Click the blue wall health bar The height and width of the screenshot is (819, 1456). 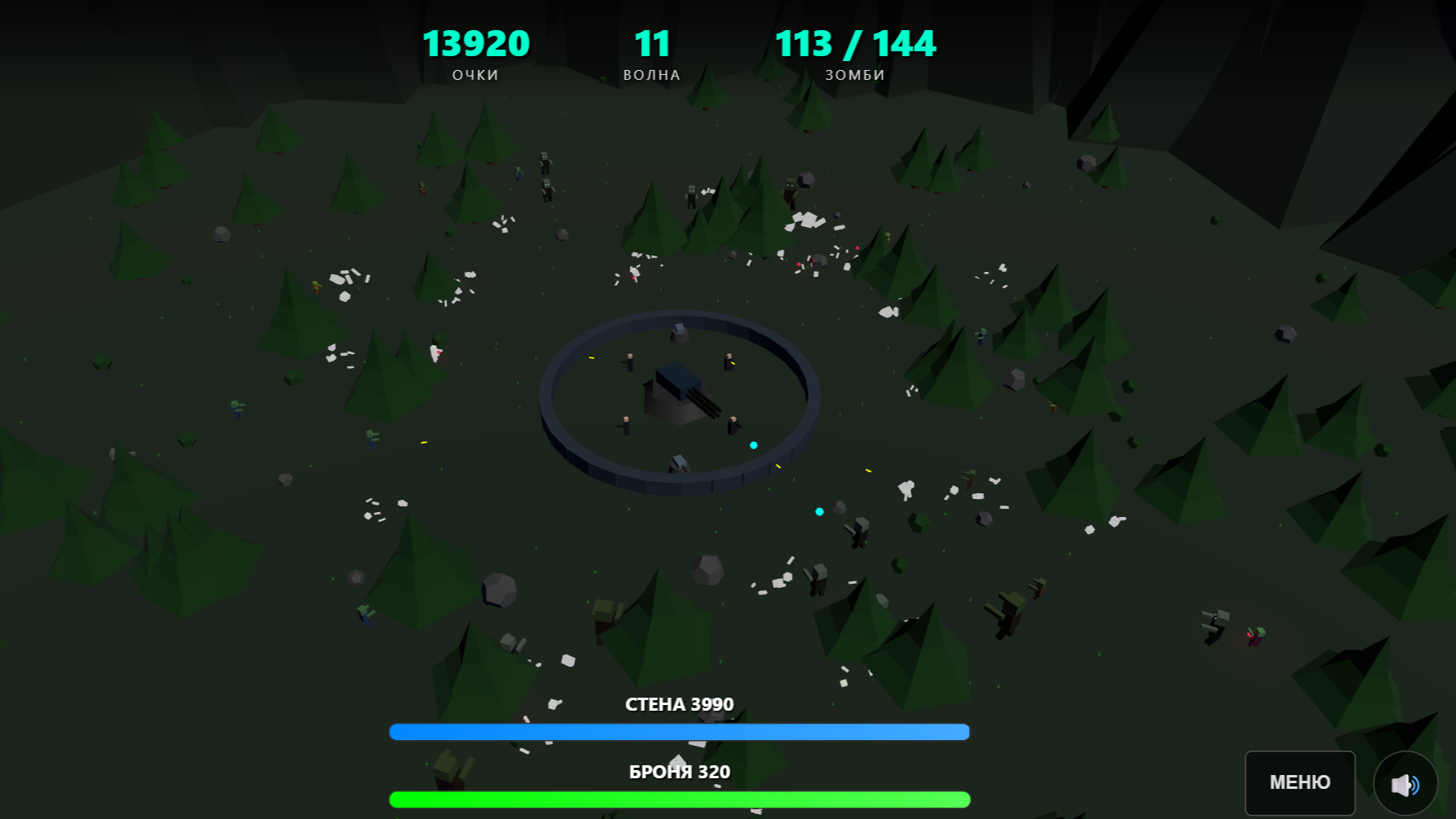coord(678,732)
